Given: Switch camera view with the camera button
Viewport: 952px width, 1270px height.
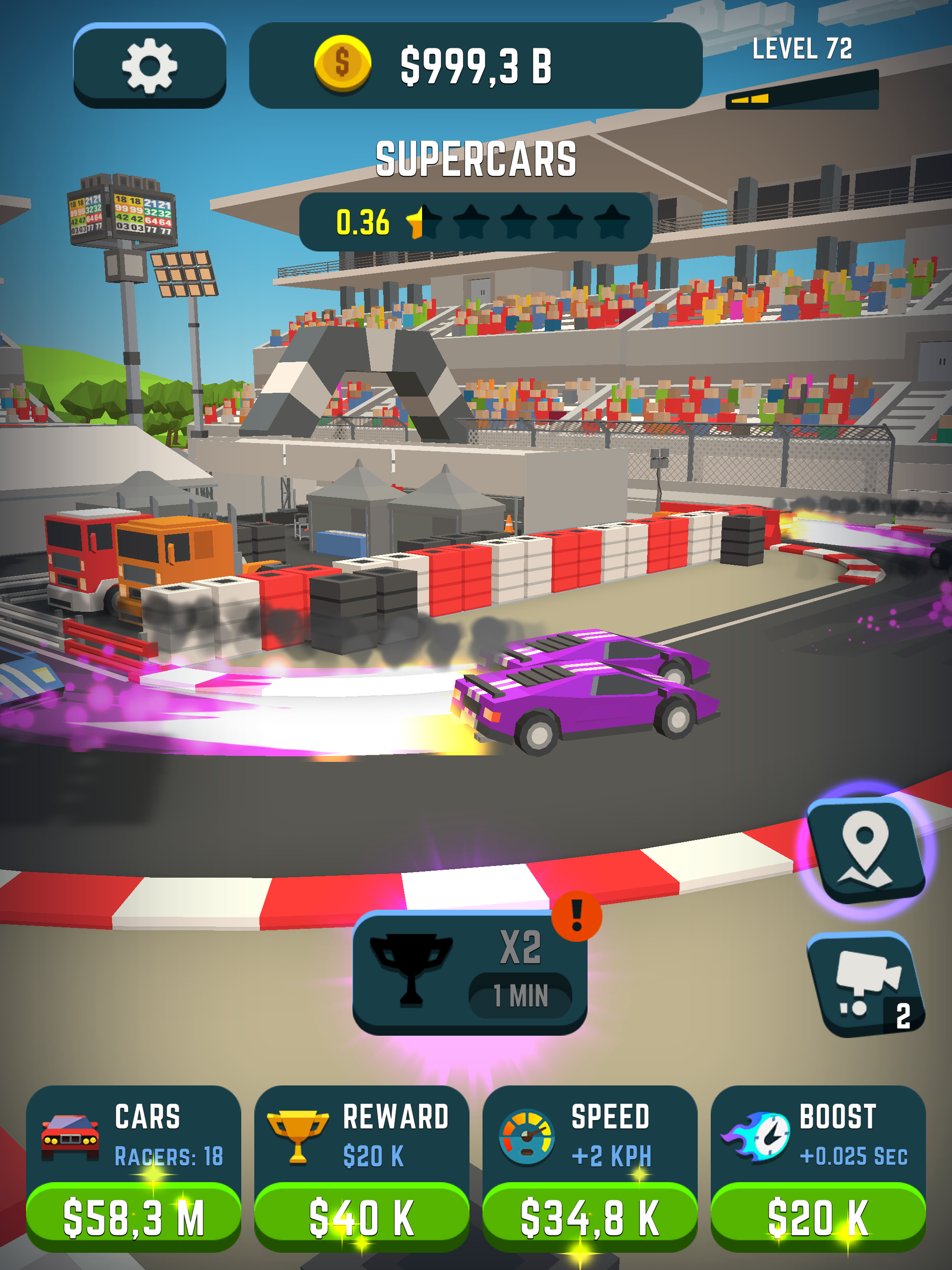Looking at the screenshot, I should [x=865, y=984].
